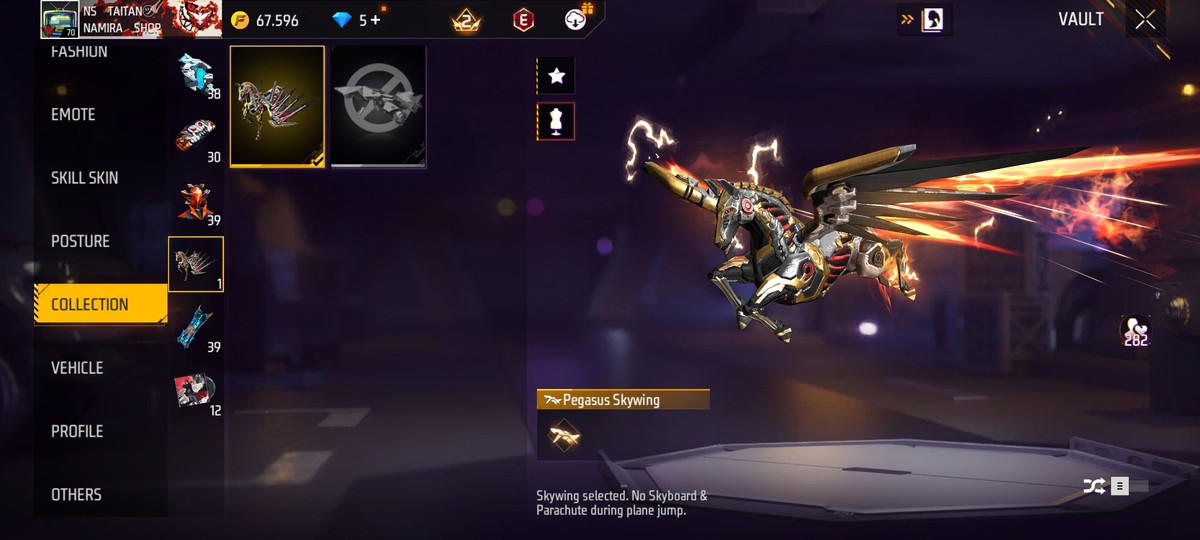Screen dimensions: 1200x540
Task: Open the red-orange creature subcategory with 39
Action: coord(196,201)
